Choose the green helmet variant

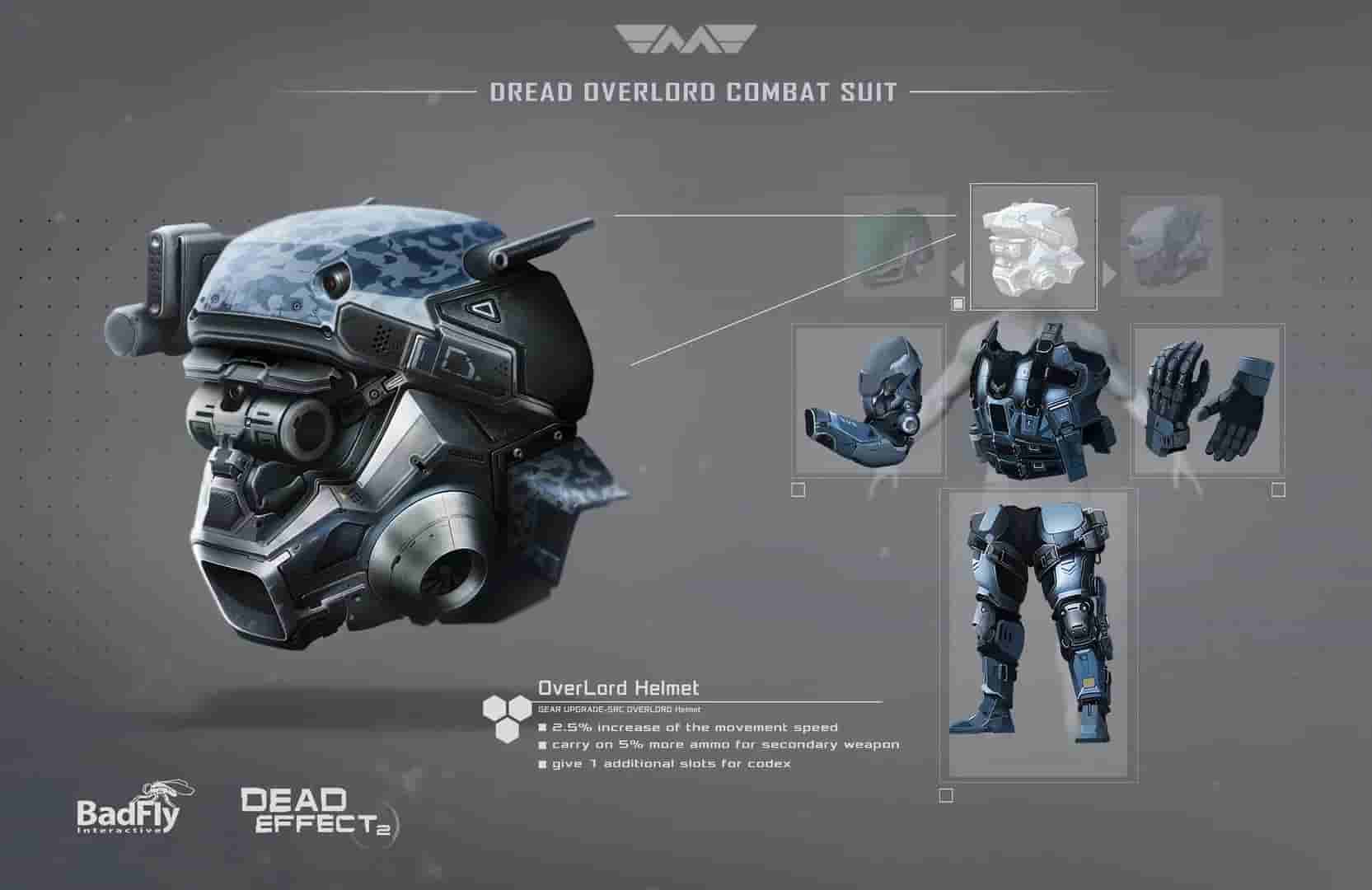(894, 246)
